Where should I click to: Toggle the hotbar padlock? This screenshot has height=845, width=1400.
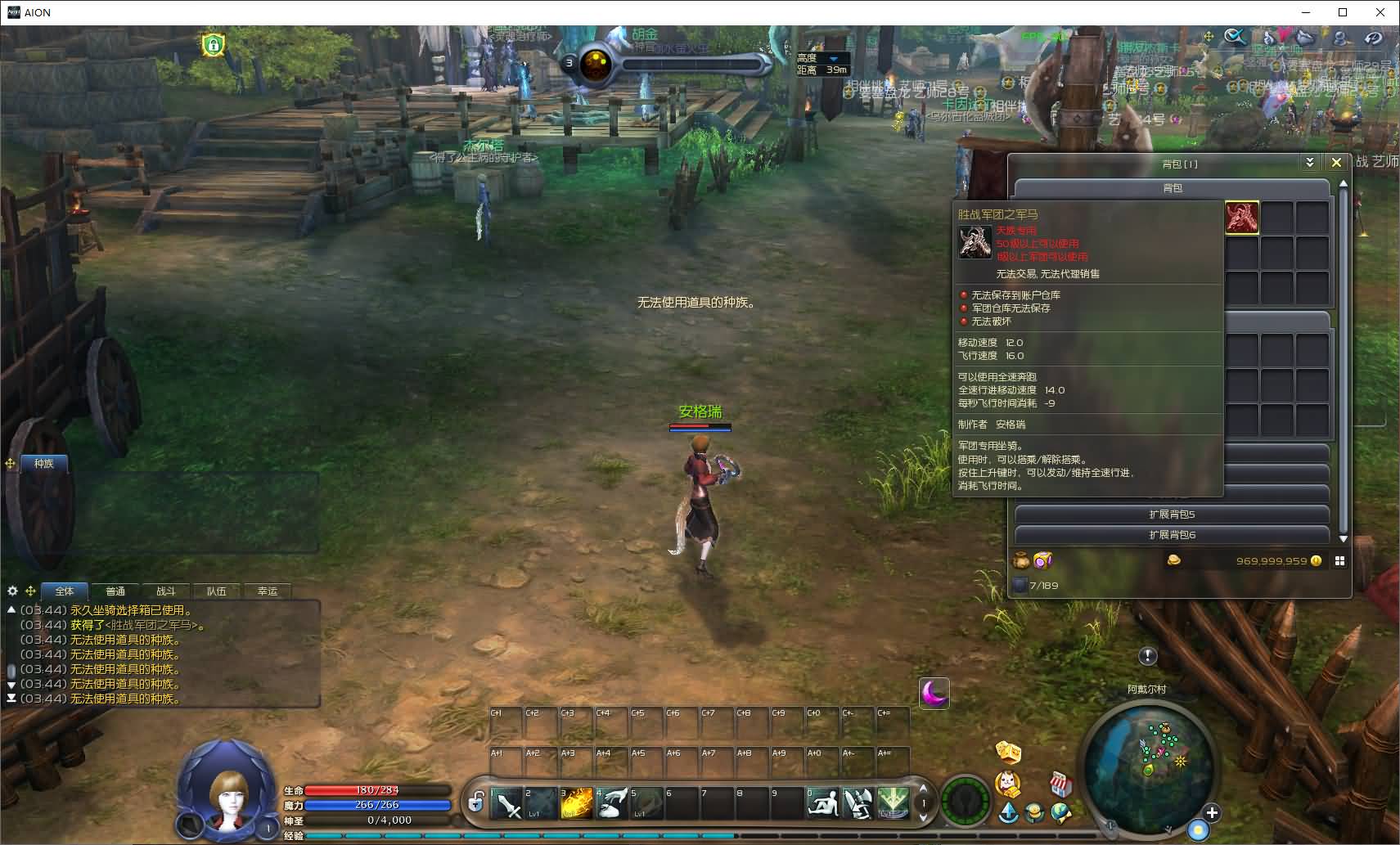475,802
